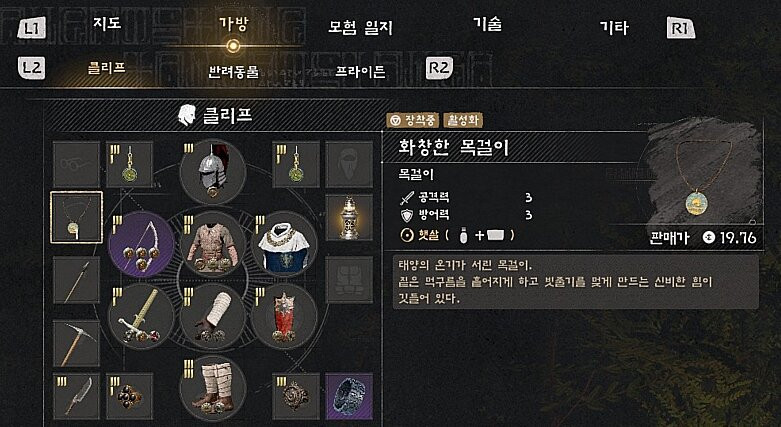
Task: Choose the bandaged glove slot
Action: [212, 315]
